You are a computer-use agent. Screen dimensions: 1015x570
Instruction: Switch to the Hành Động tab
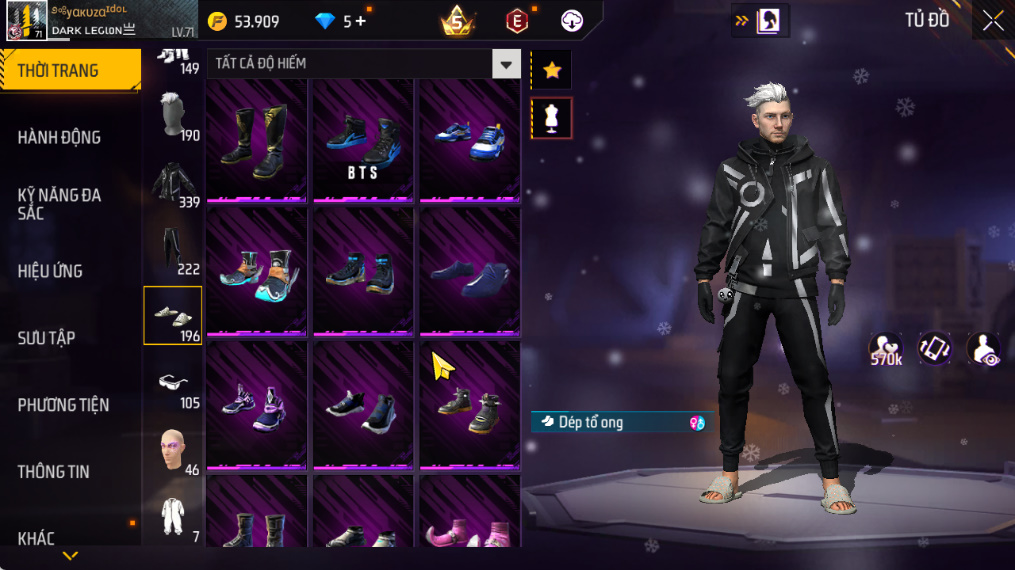[60, 137]
